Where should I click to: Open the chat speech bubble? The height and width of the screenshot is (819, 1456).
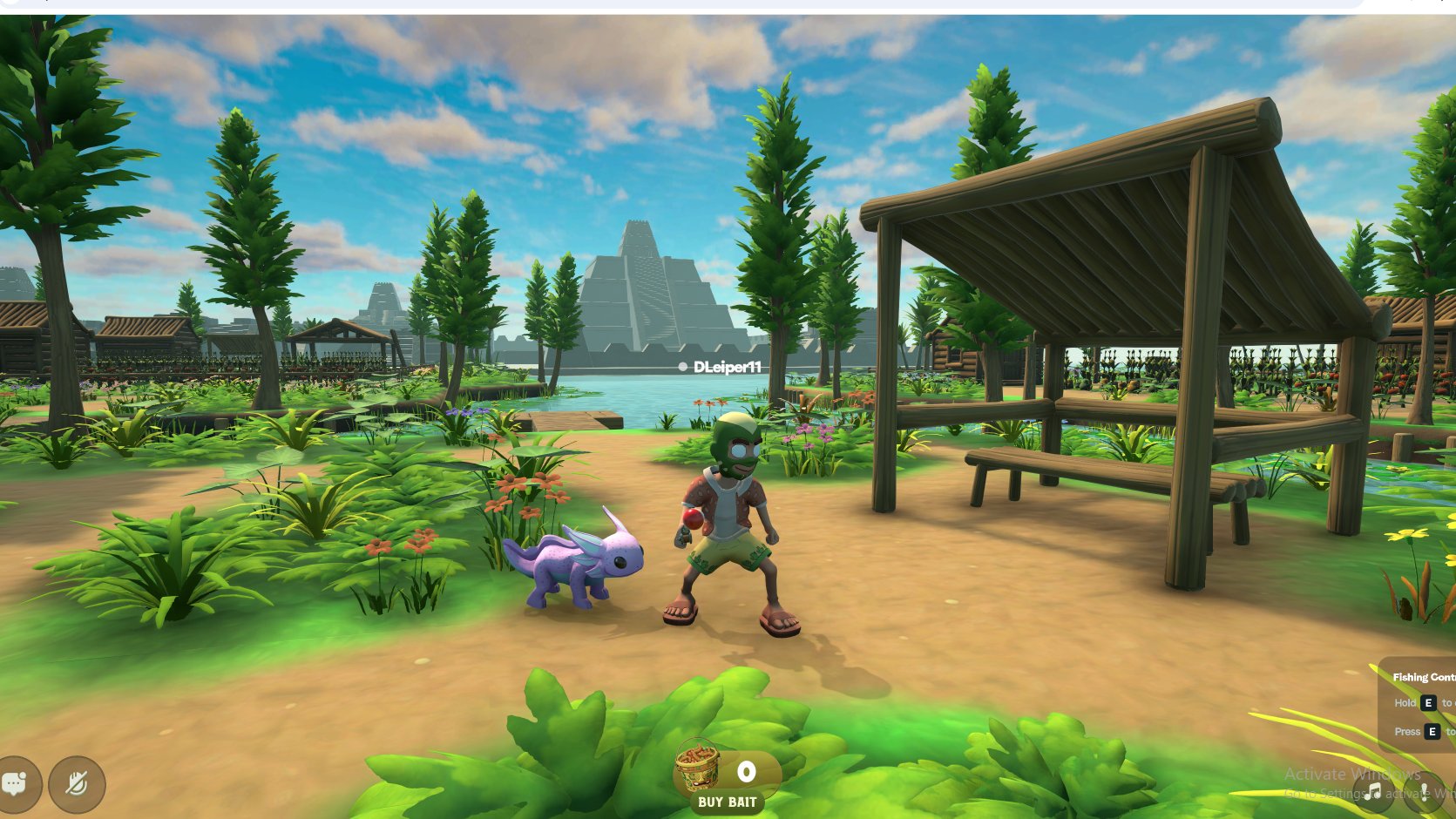pyautogui.click(x=16, y=783)
